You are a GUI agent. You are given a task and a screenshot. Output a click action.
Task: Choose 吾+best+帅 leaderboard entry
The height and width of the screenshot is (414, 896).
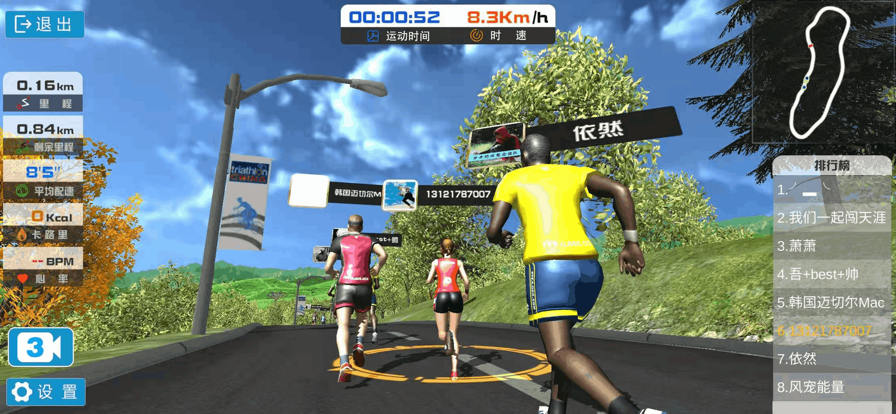coord(831,273)
